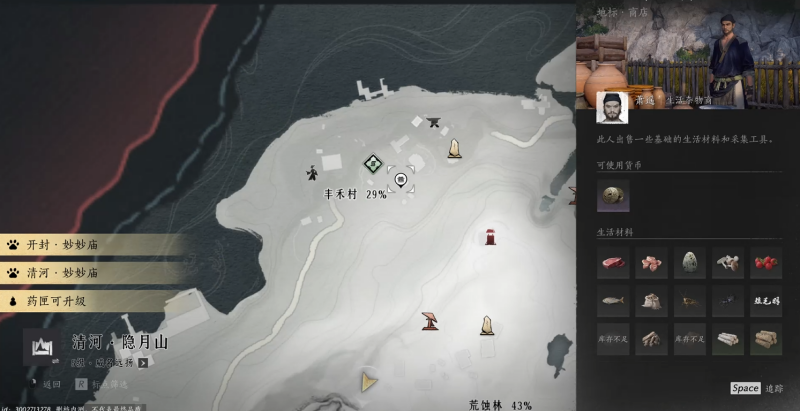Viewport: 800px width, 411px height.
Task: Select the 短毛蜂 material slot
Action: pyautogui.click(x=766, y=301)
